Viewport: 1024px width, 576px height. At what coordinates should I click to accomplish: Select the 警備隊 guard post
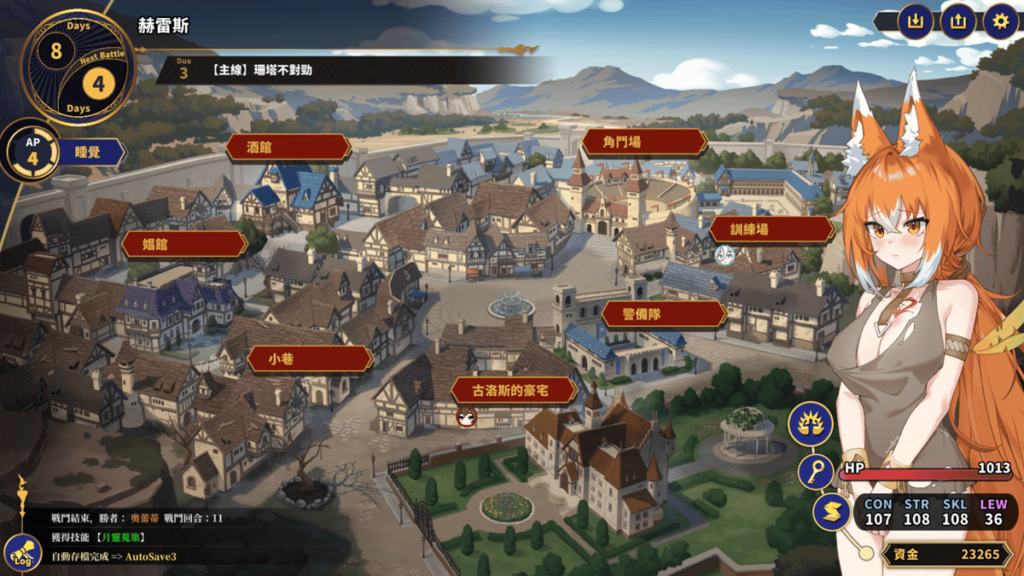pyautogui.click(x=663, y=315)
